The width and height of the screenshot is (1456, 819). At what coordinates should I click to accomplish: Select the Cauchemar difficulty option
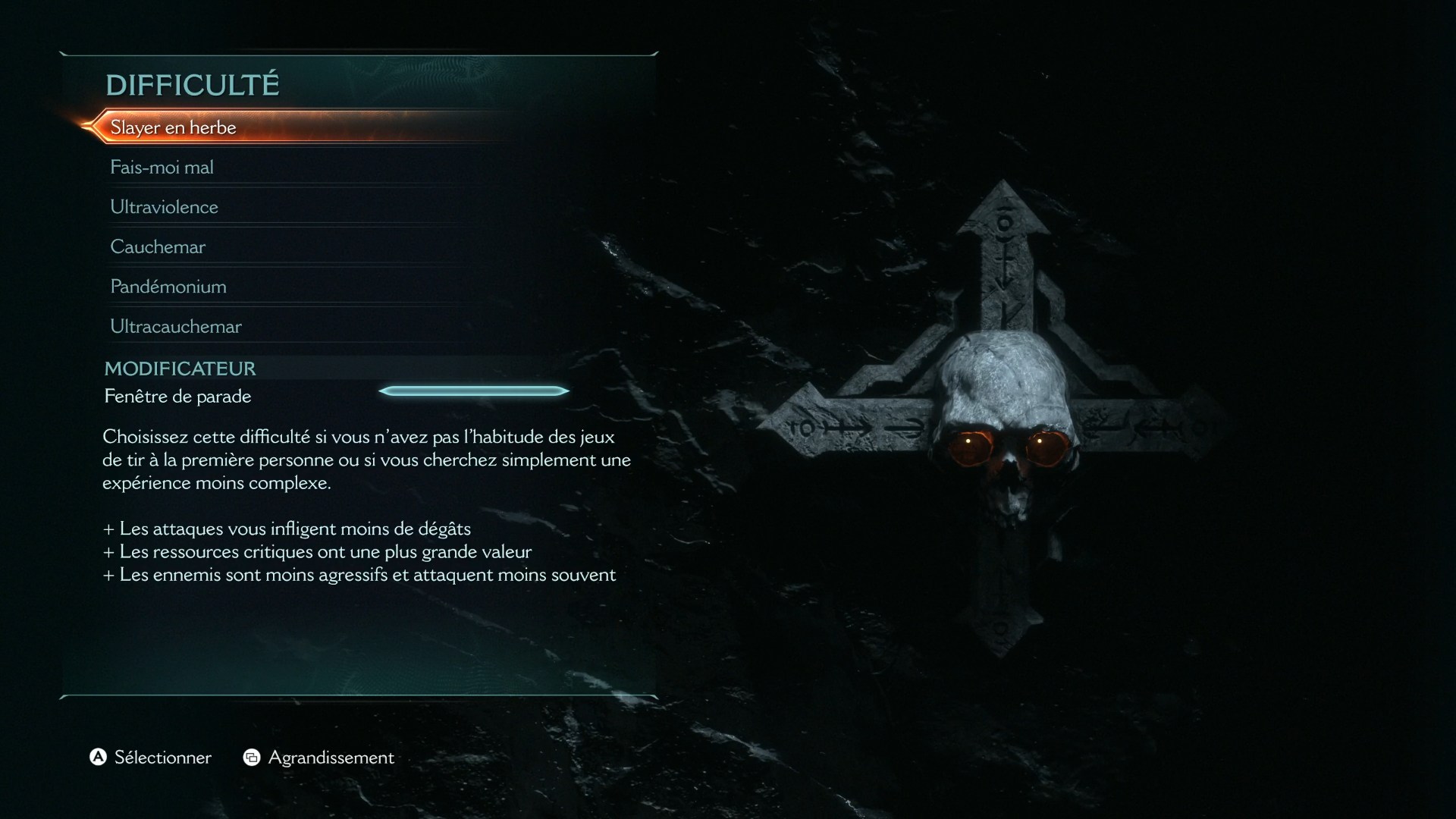[158, 246]
